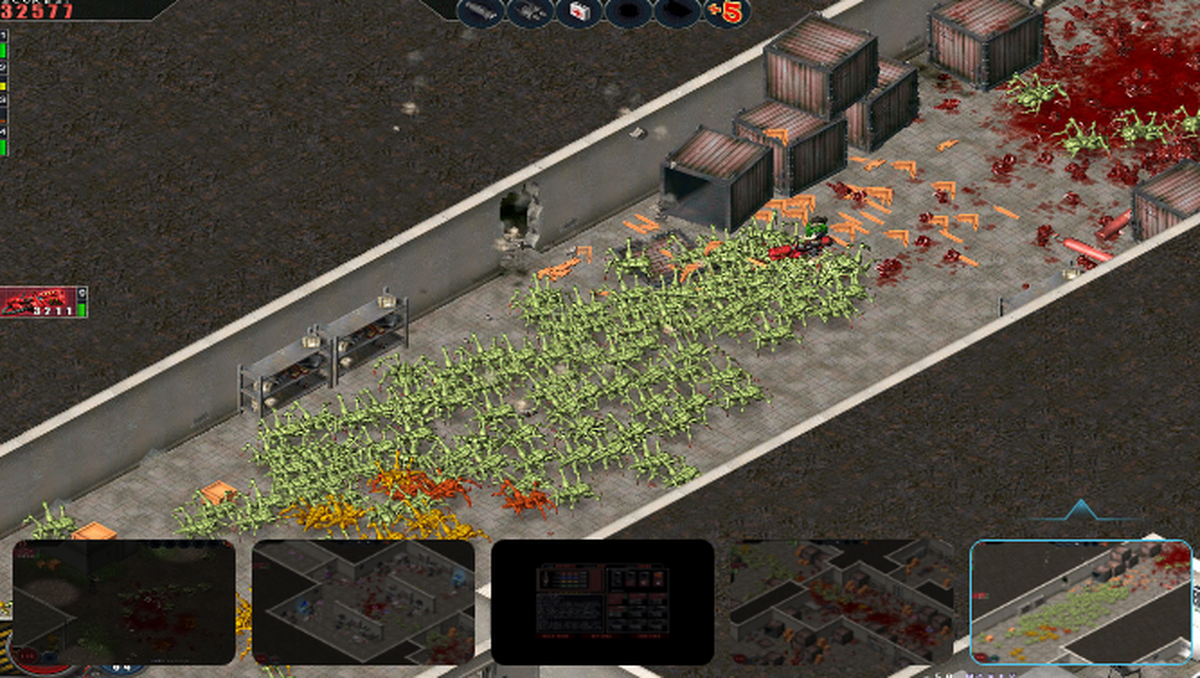This screenshot has height=678, width=1200.
Task: Open the dark blood-stained room thumbnail
Action: pos(124,602)
